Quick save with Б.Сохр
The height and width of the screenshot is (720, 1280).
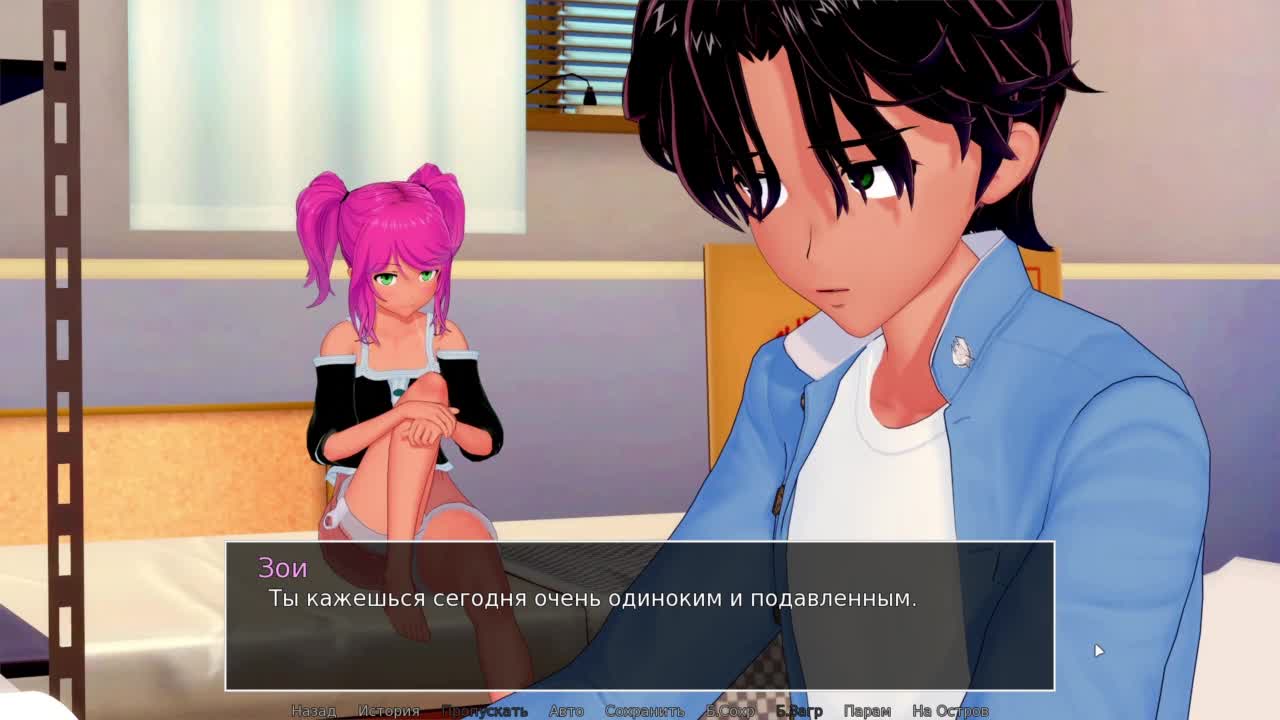click(x=730, y=711)
